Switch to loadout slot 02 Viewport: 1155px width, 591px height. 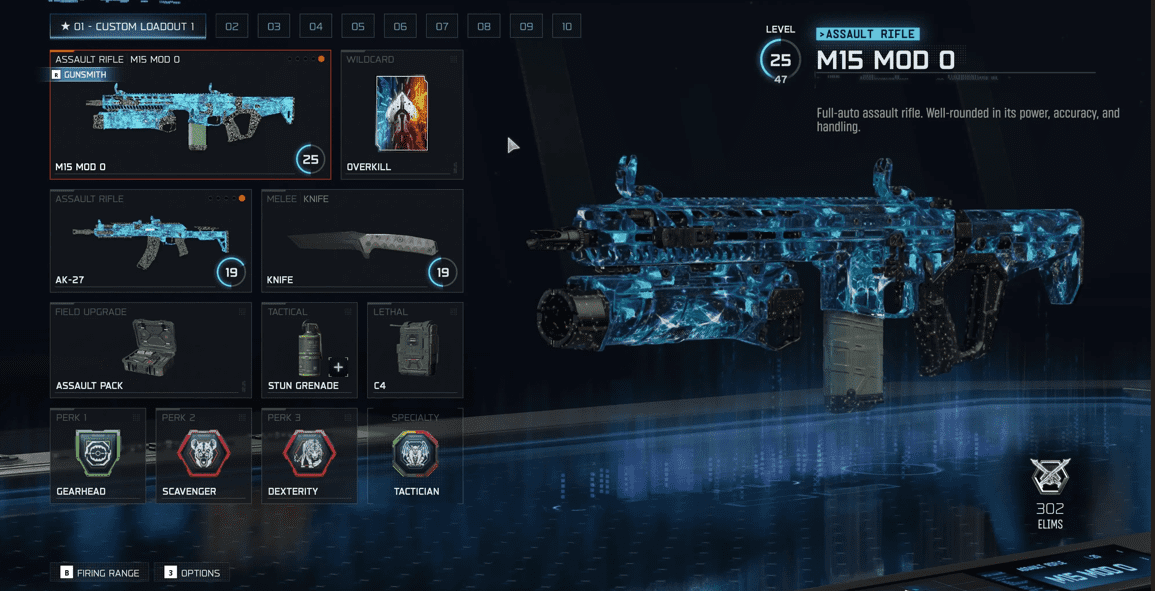[x=232, y=26]
